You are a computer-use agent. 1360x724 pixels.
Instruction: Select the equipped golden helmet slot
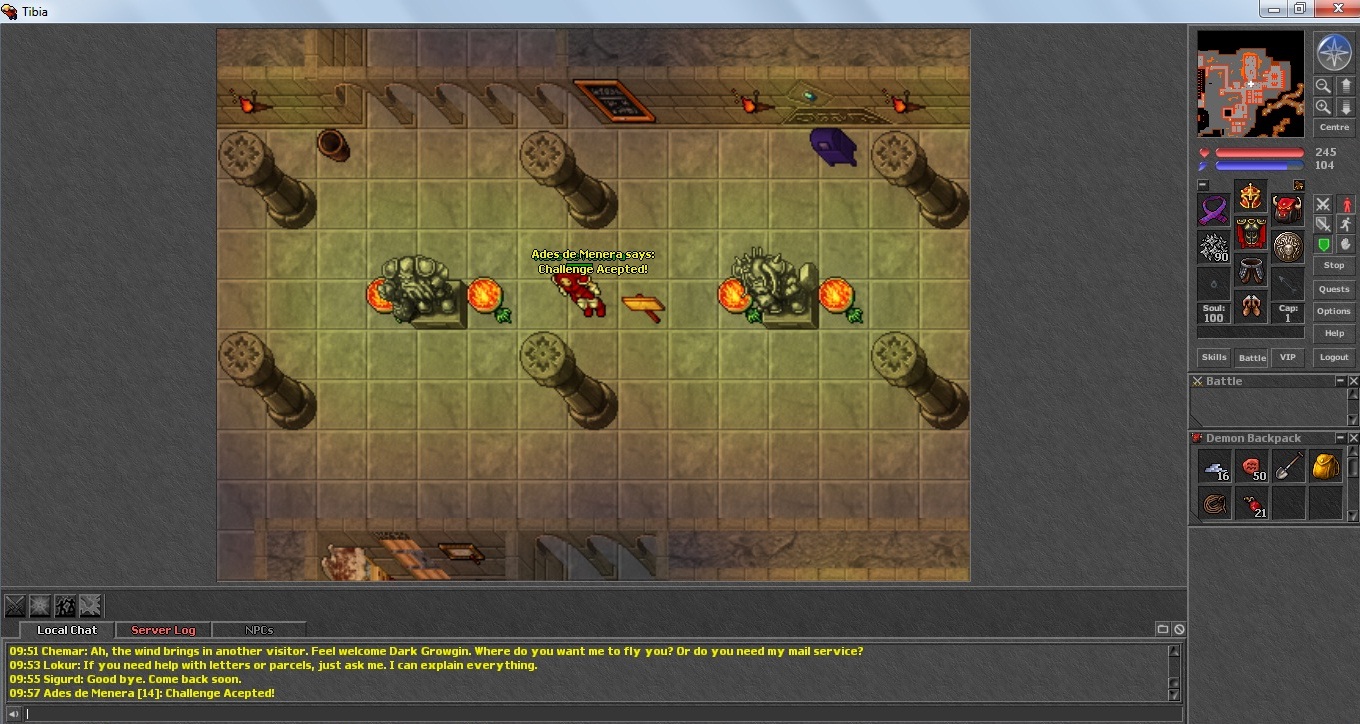tap(1250, 196)
